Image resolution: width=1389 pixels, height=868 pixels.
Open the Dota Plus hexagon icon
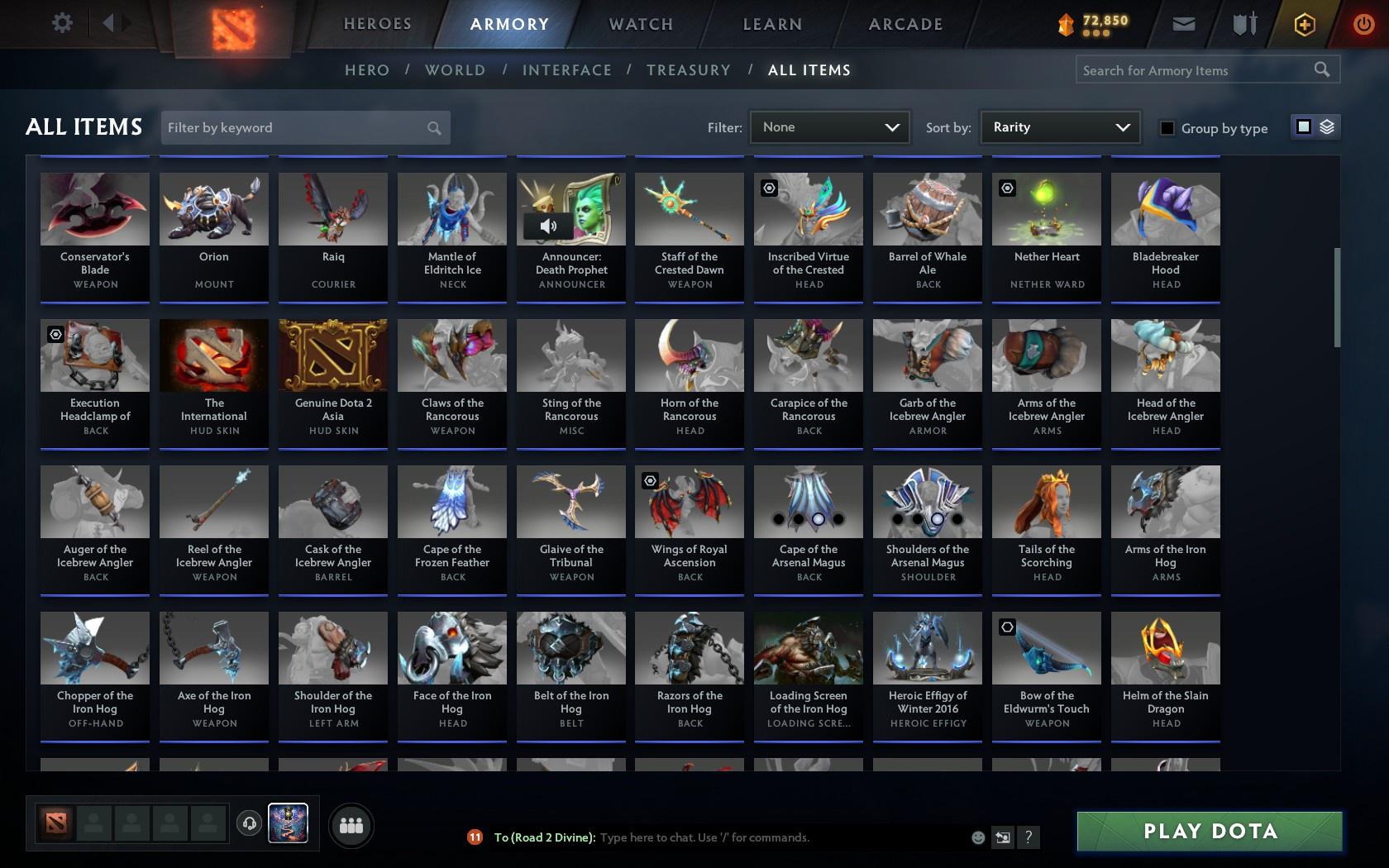(x=1304, y=23)
